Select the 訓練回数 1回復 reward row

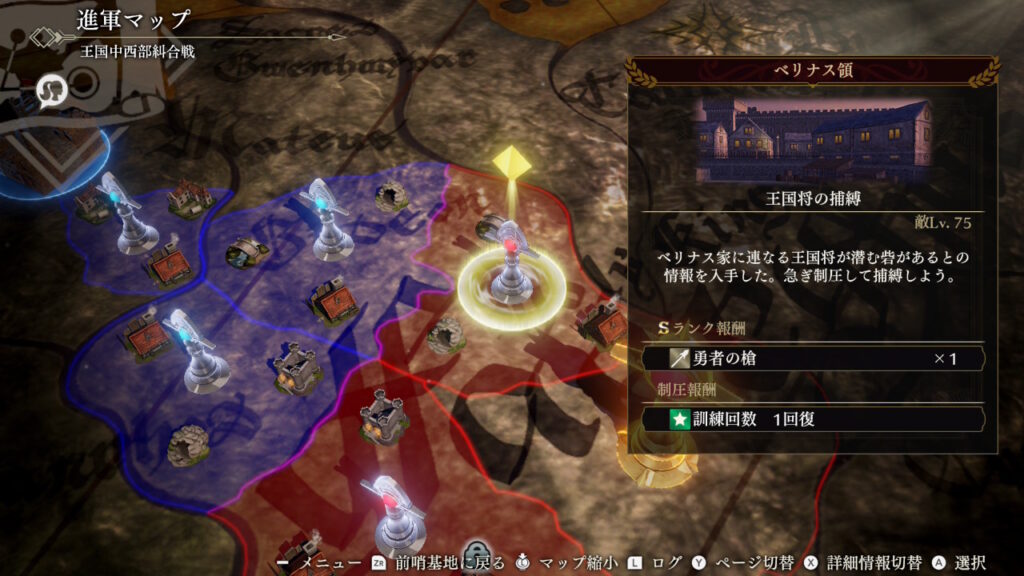click(814, 419)
